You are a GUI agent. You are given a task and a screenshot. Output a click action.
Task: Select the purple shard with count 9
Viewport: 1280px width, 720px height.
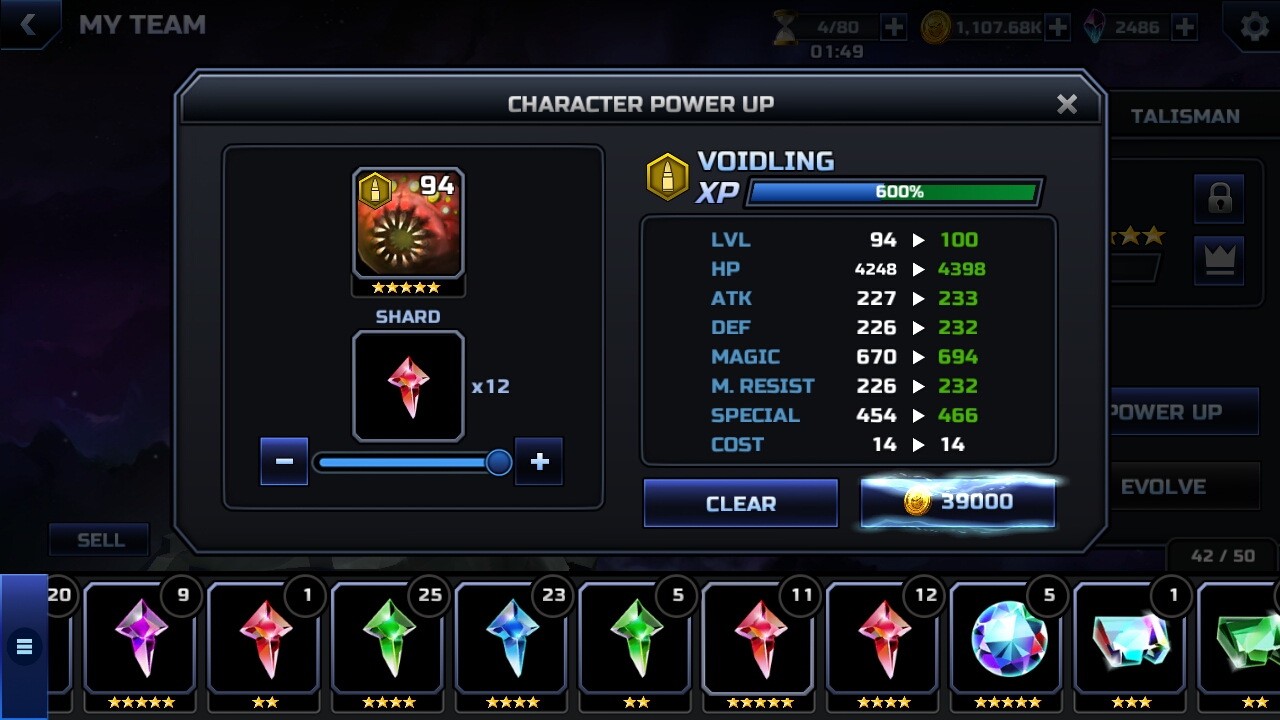141,638
